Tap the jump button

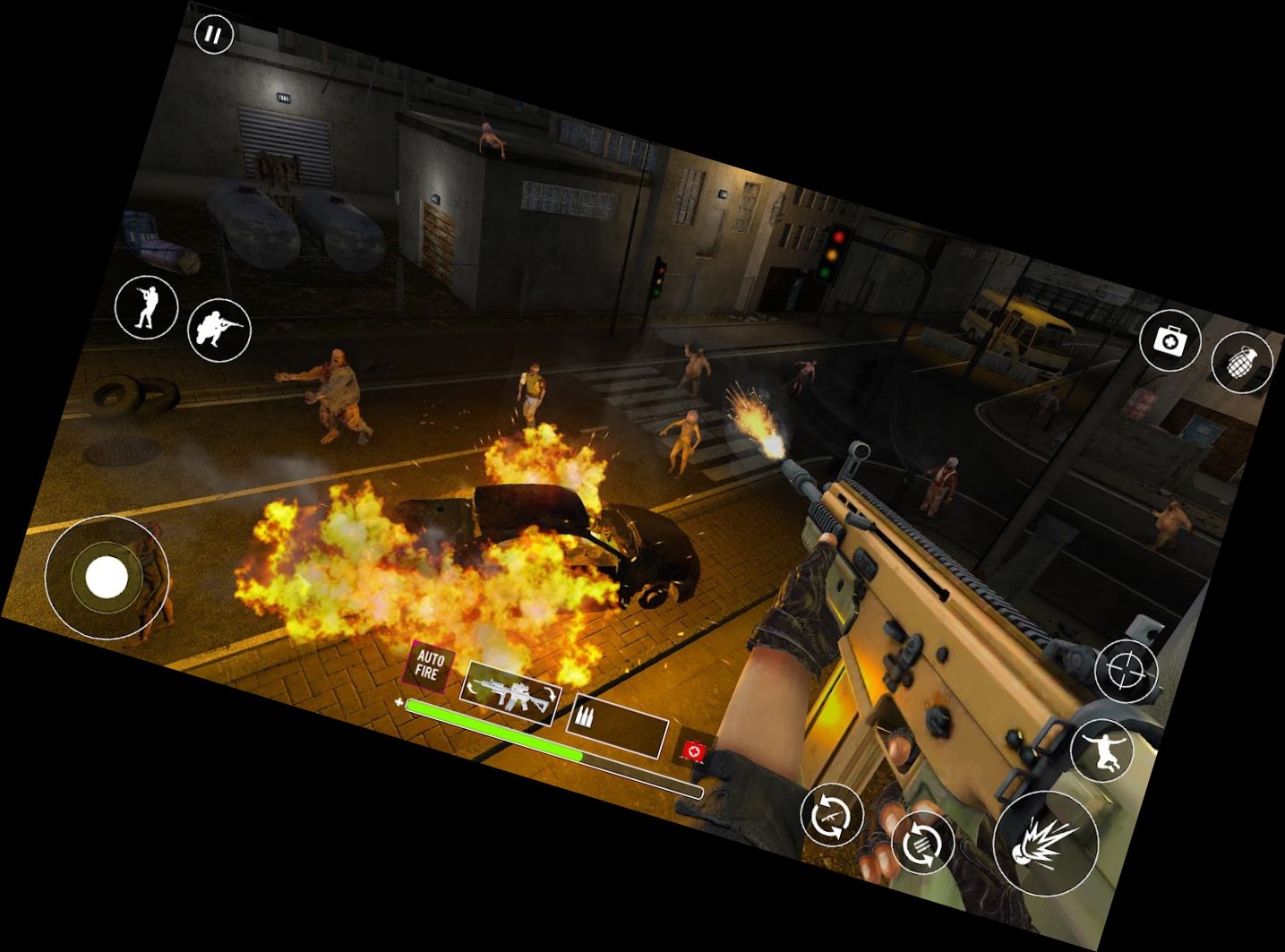pos(1101,749)
